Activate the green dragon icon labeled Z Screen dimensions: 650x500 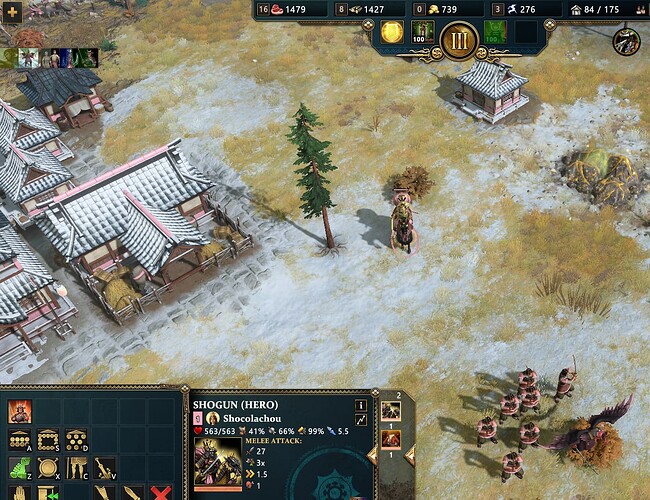click(x=19, y=468)
